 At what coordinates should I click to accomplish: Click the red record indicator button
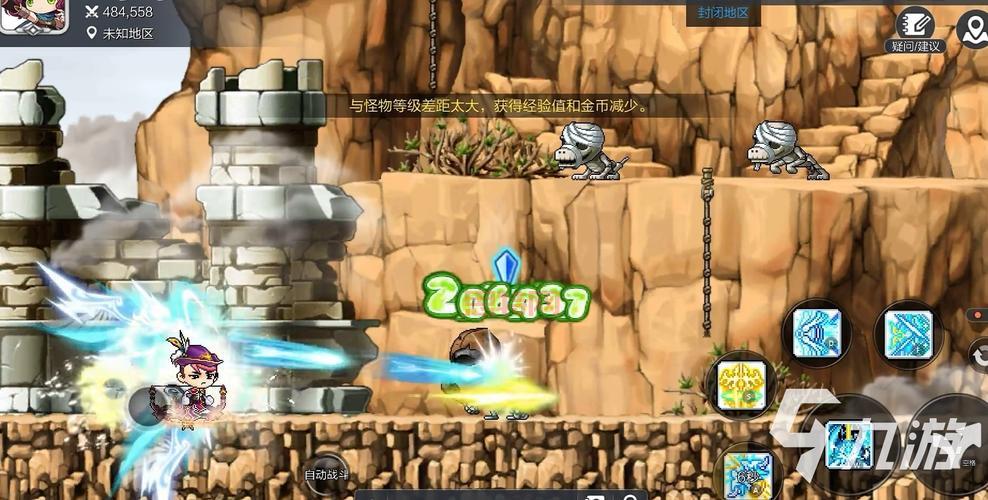[x=978, y=315]
